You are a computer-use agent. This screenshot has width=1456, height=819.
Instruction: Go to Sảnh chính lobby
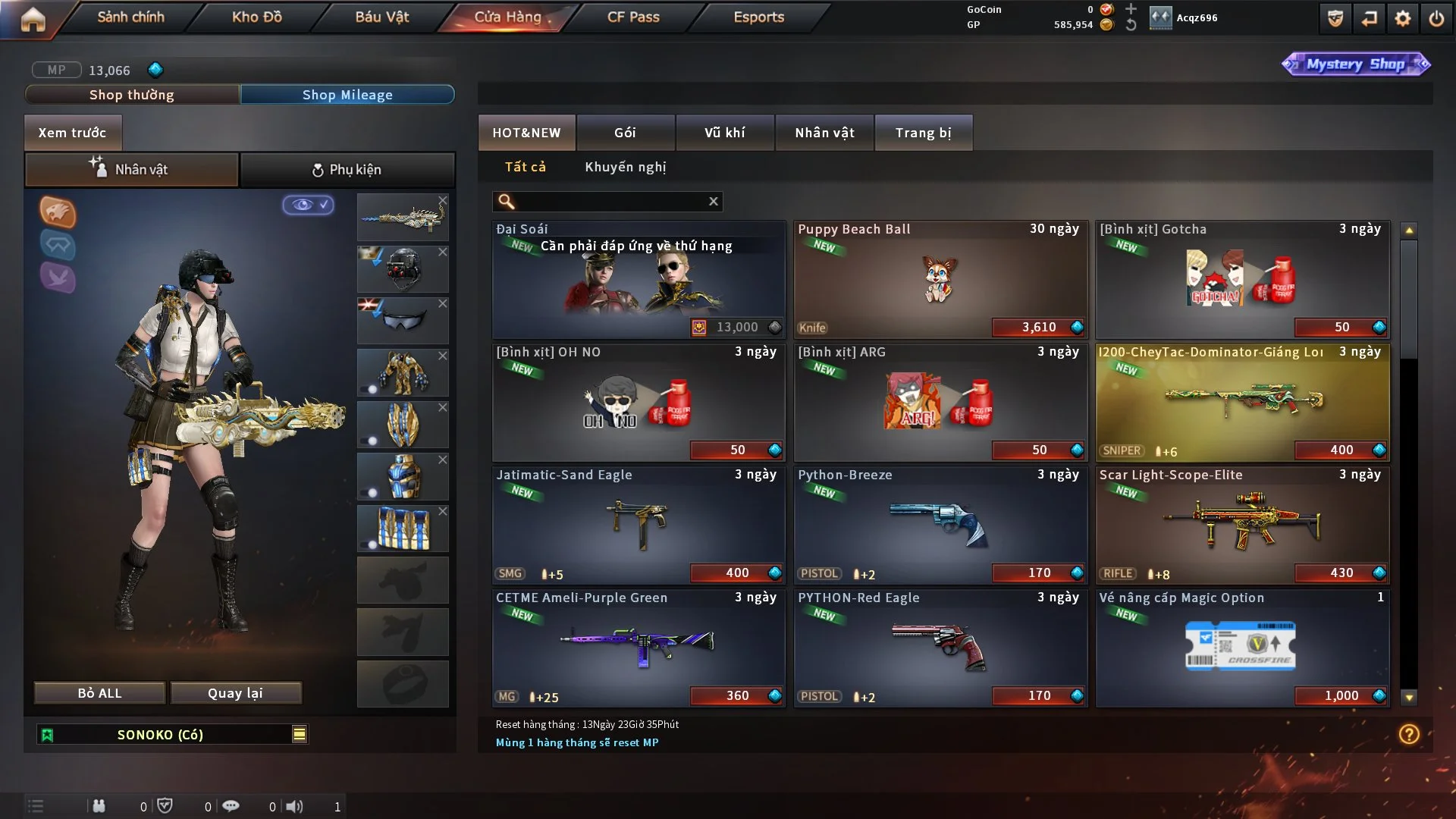tap(130, 17)
